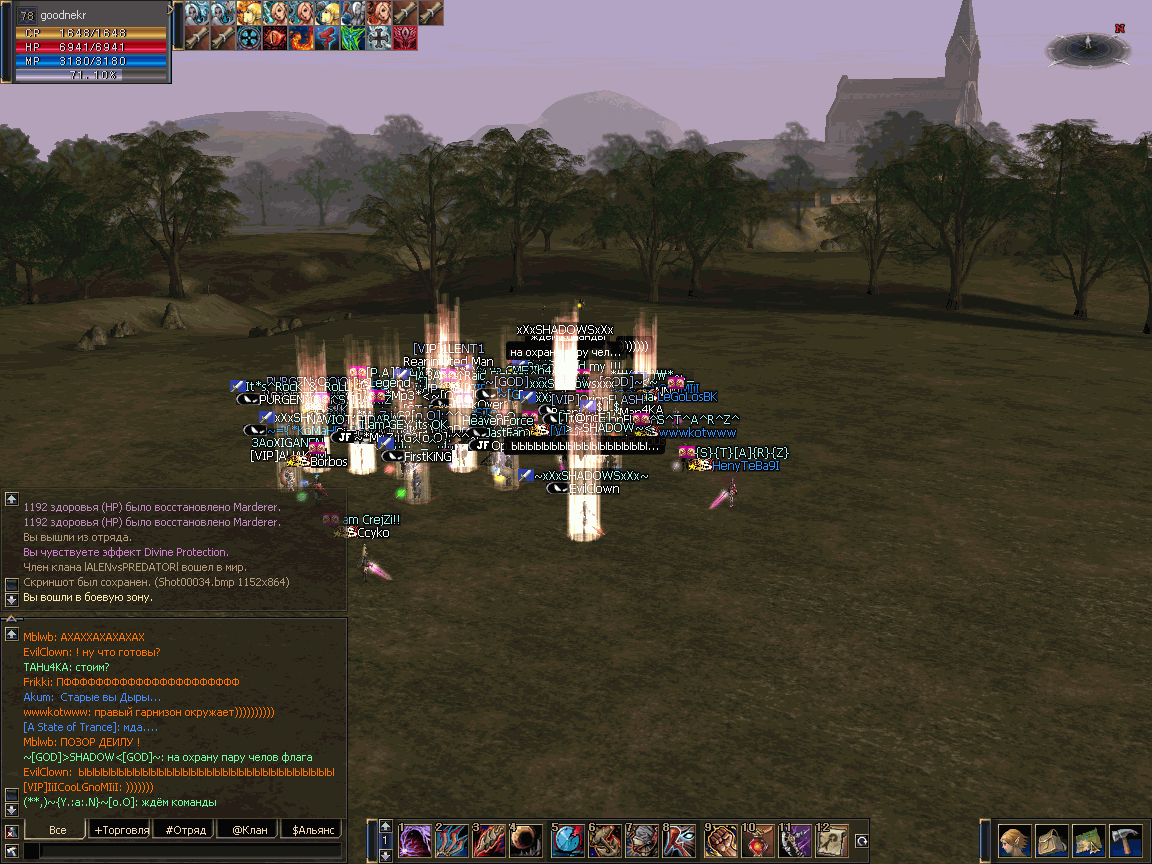Click the compass radar

coord(1087,49)
